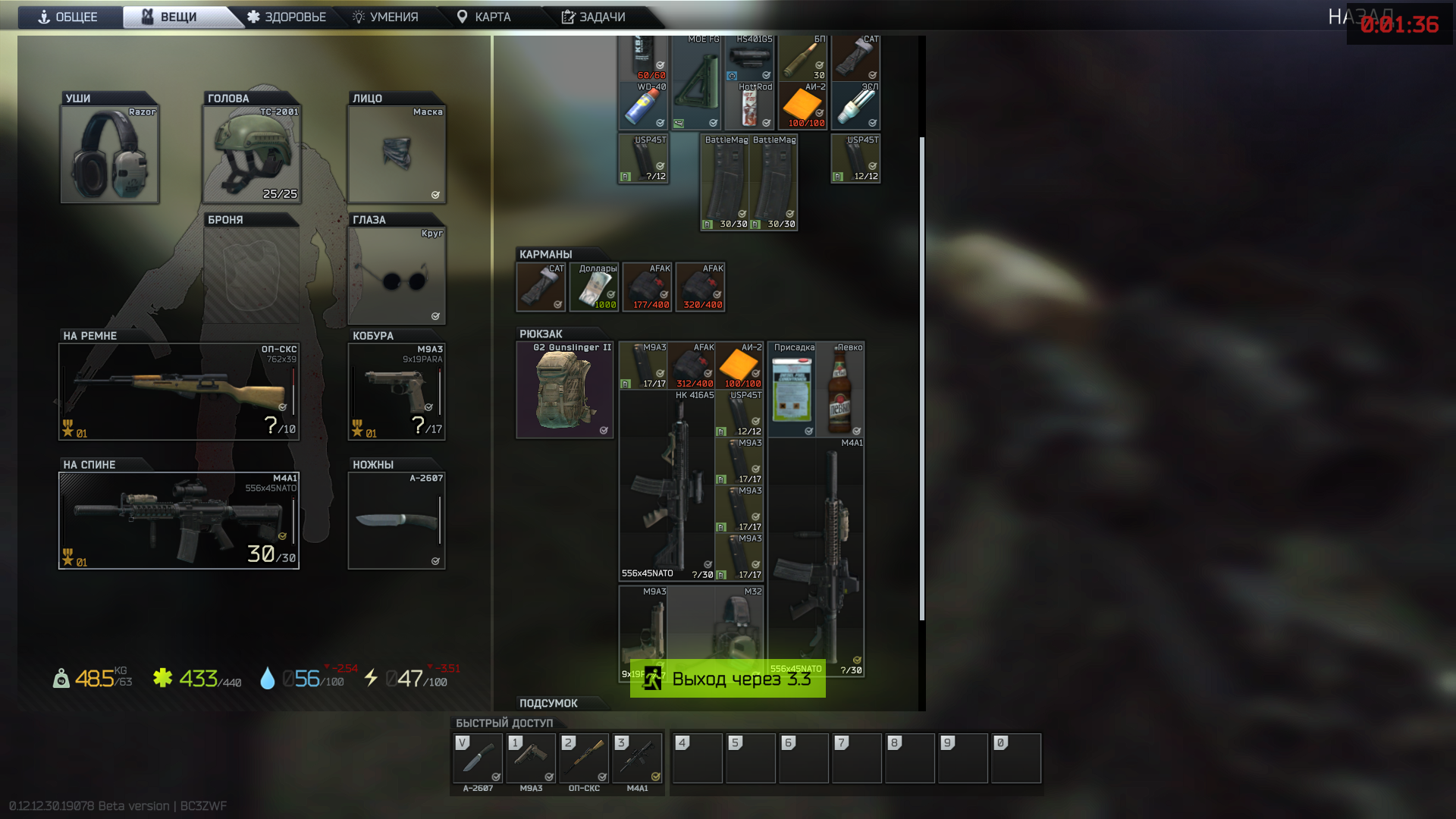Select the TC-2001 helmet slot

252,154
